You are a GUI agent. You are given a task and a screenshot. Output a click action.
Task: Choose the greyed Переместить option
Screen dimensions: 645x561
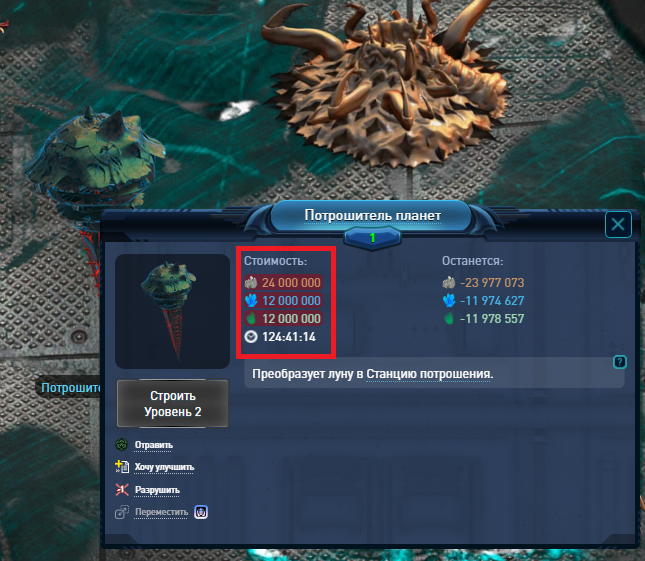point(161,512)
